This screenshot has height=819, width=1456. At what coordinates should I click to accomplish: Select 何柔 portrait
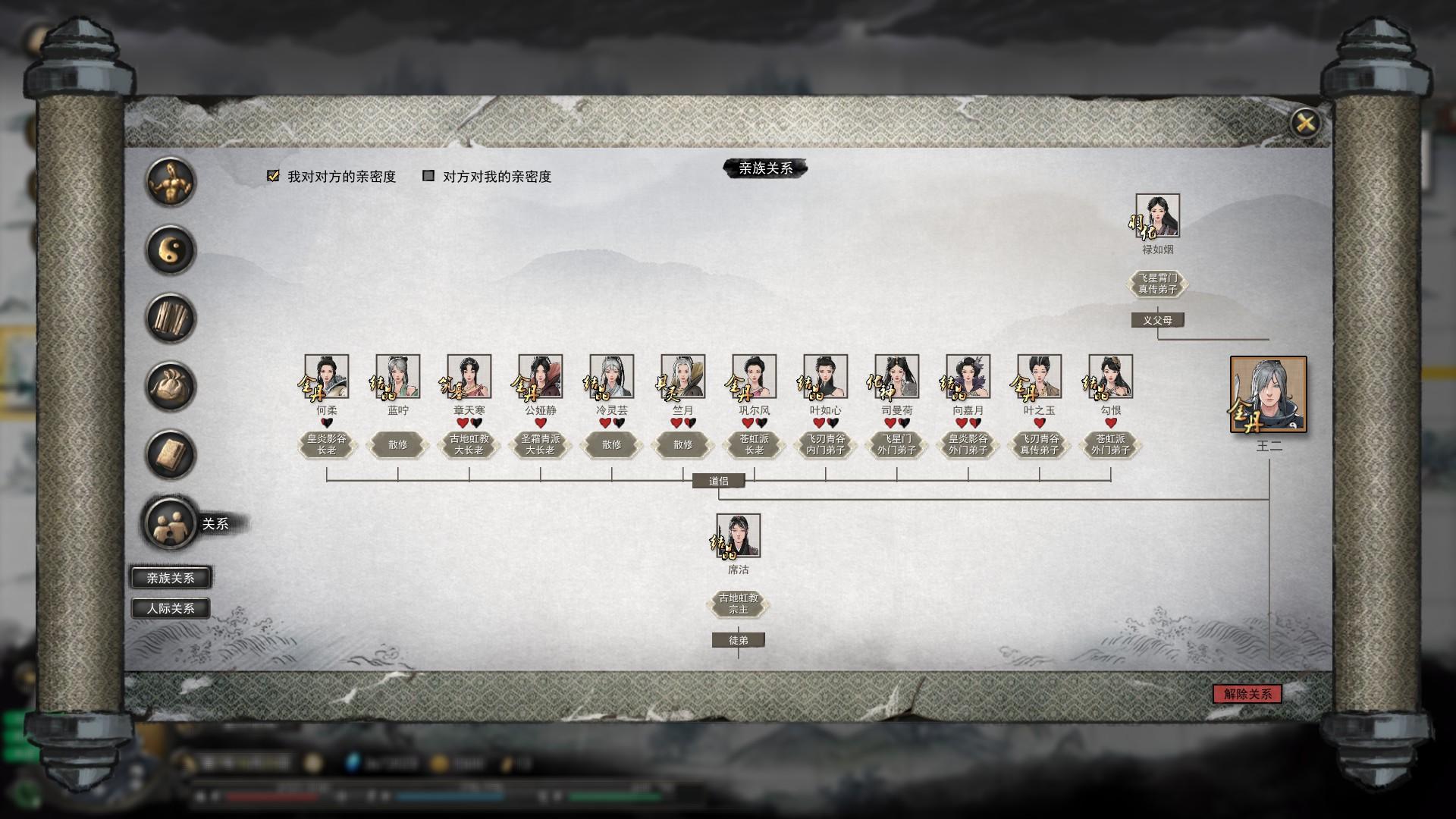[x=327, y=376]
